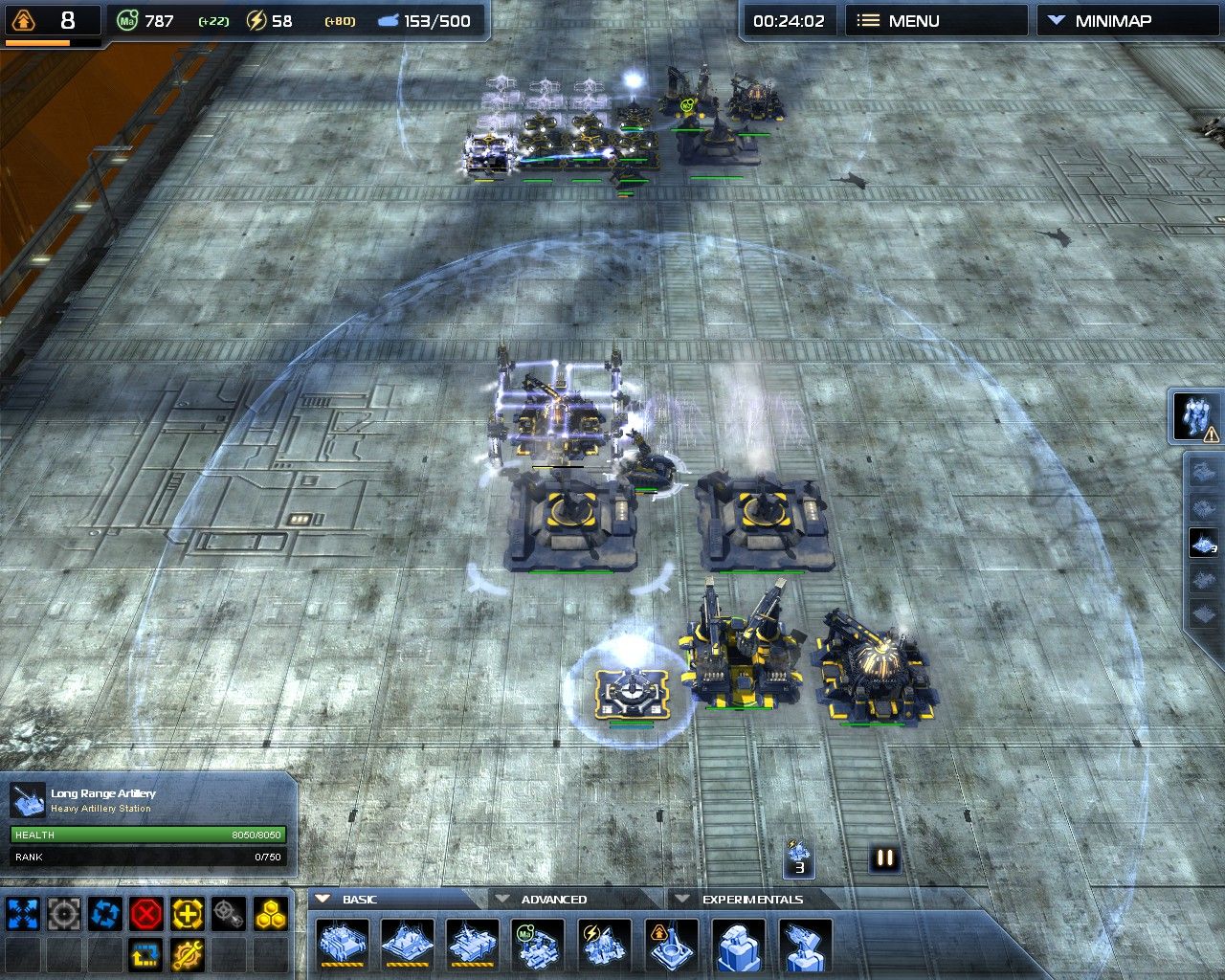The height and width of the screenshot is (980, 1225).
Task: Click the queued energy building with count 3
Action: tap(799, 857)
